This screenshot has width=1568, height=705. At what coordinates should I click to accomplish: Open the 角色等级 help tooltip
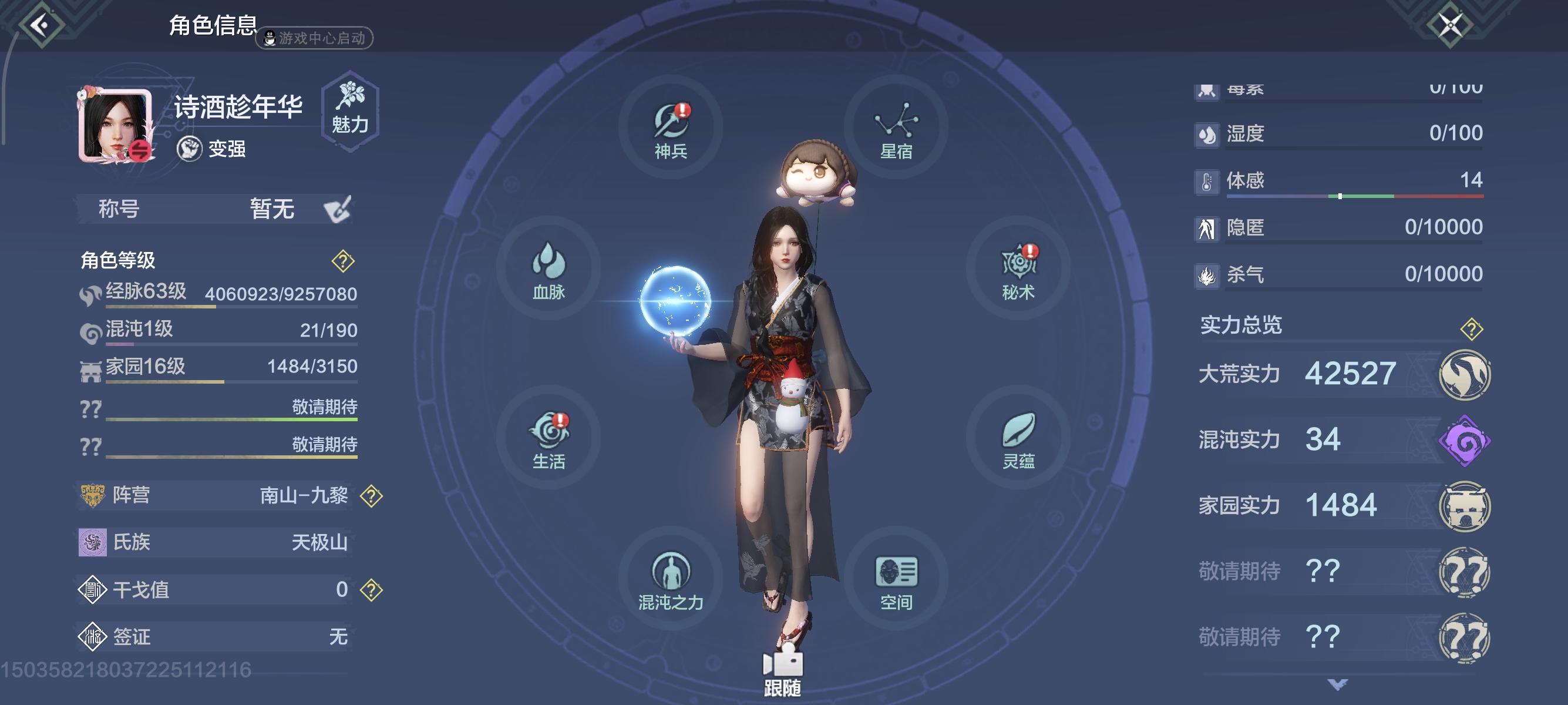[343, 263]
